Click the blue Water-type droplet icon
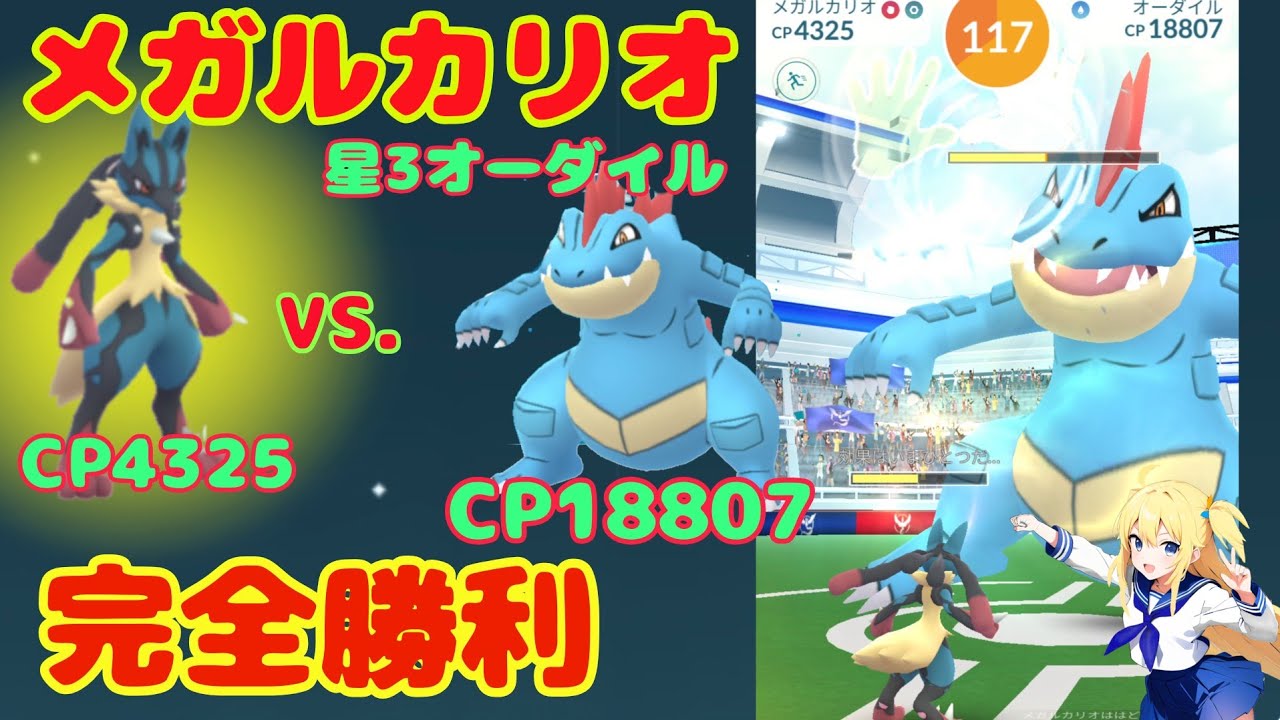 tap(1082, 9)
